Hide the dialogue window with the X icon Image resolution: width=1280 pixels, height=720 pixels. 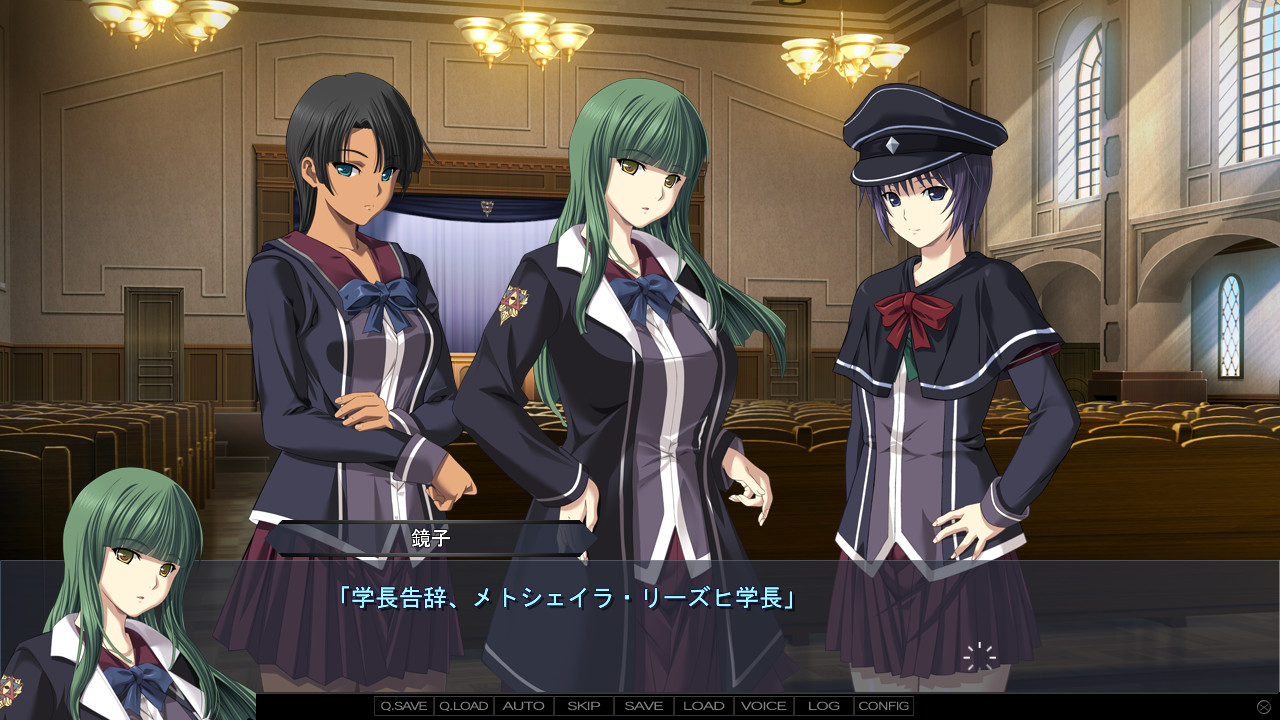[1264, 707]
